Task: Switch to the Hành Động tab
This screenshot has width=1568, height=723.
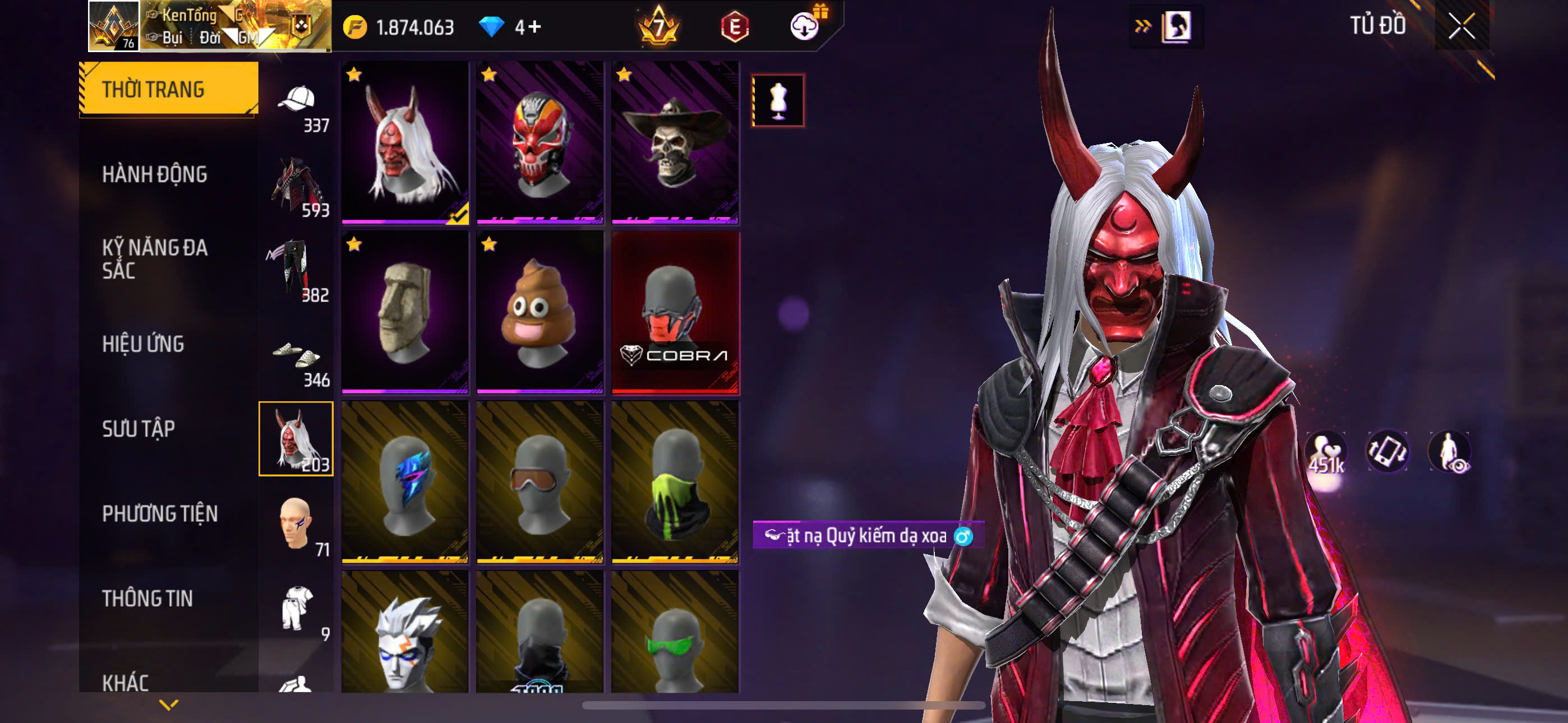Action: coord(155,175)
